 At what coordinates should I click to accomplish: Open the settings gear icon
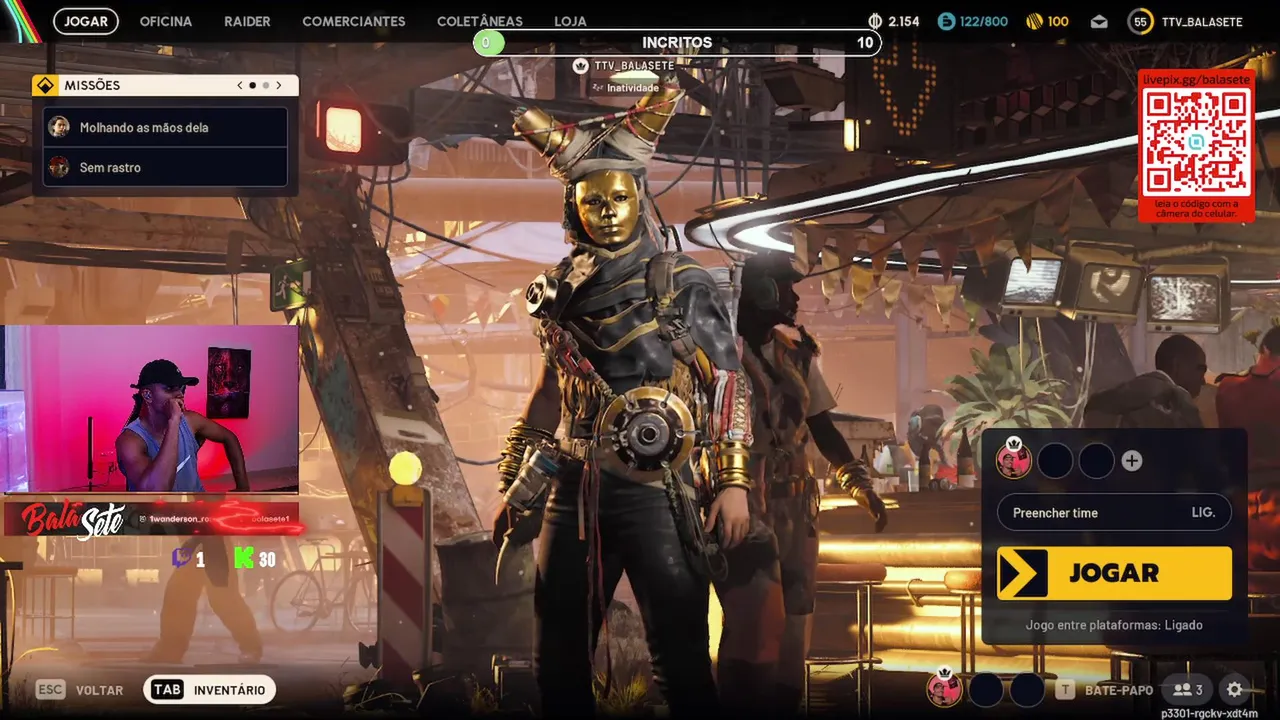tap(1234, 690)
